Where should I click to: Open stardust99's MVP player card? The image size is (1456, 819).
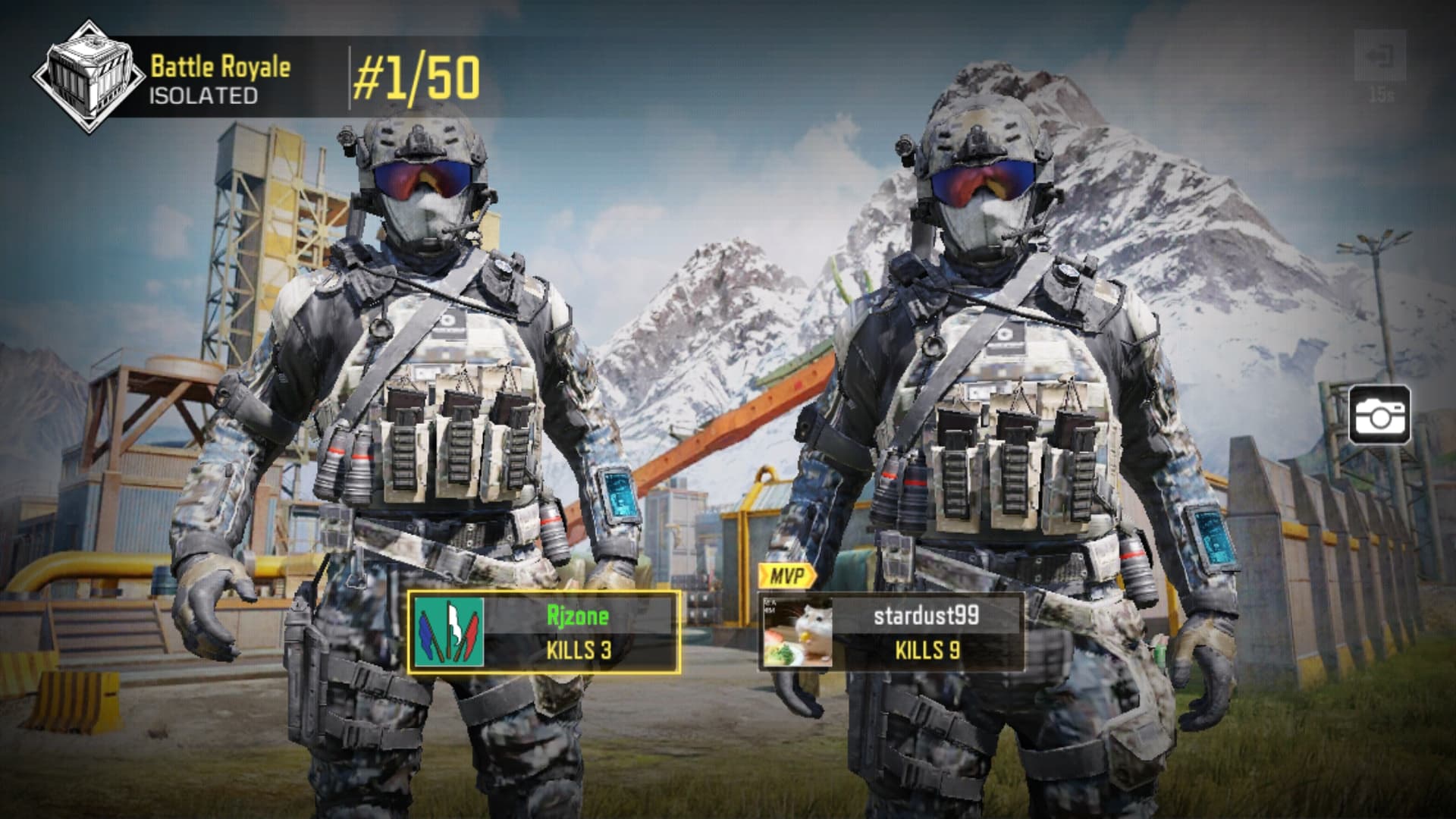(x=891, y=632)
